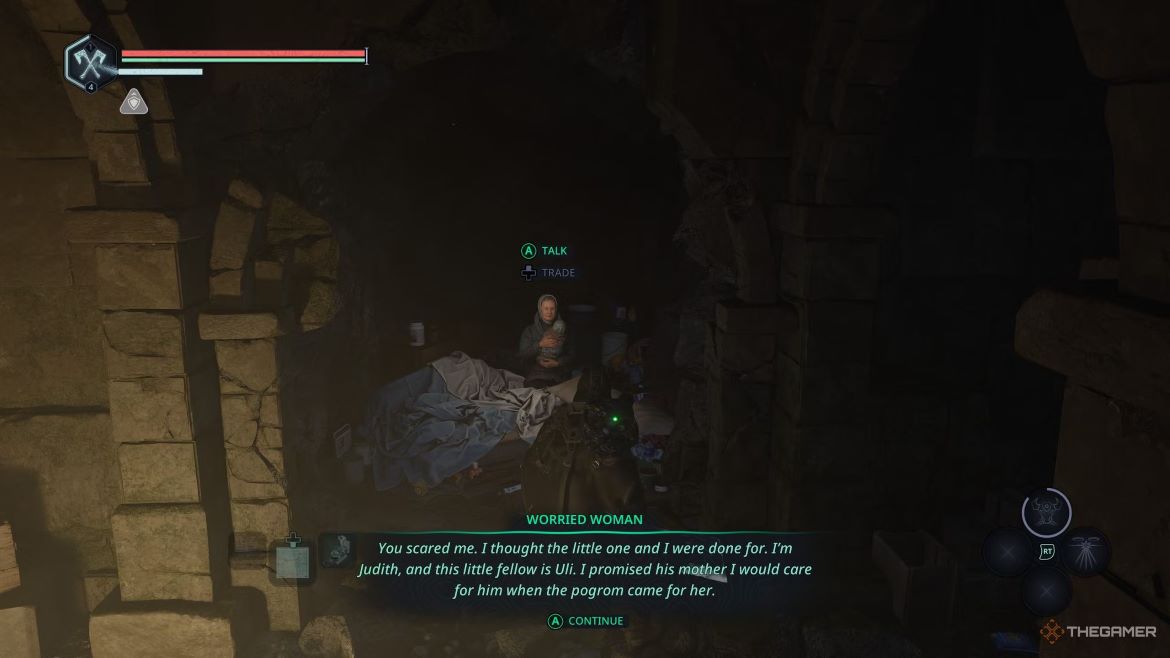Select the crossed axes weapon emblem
The height and width of the screenshot is (658, 1170).
coord(91,63)
